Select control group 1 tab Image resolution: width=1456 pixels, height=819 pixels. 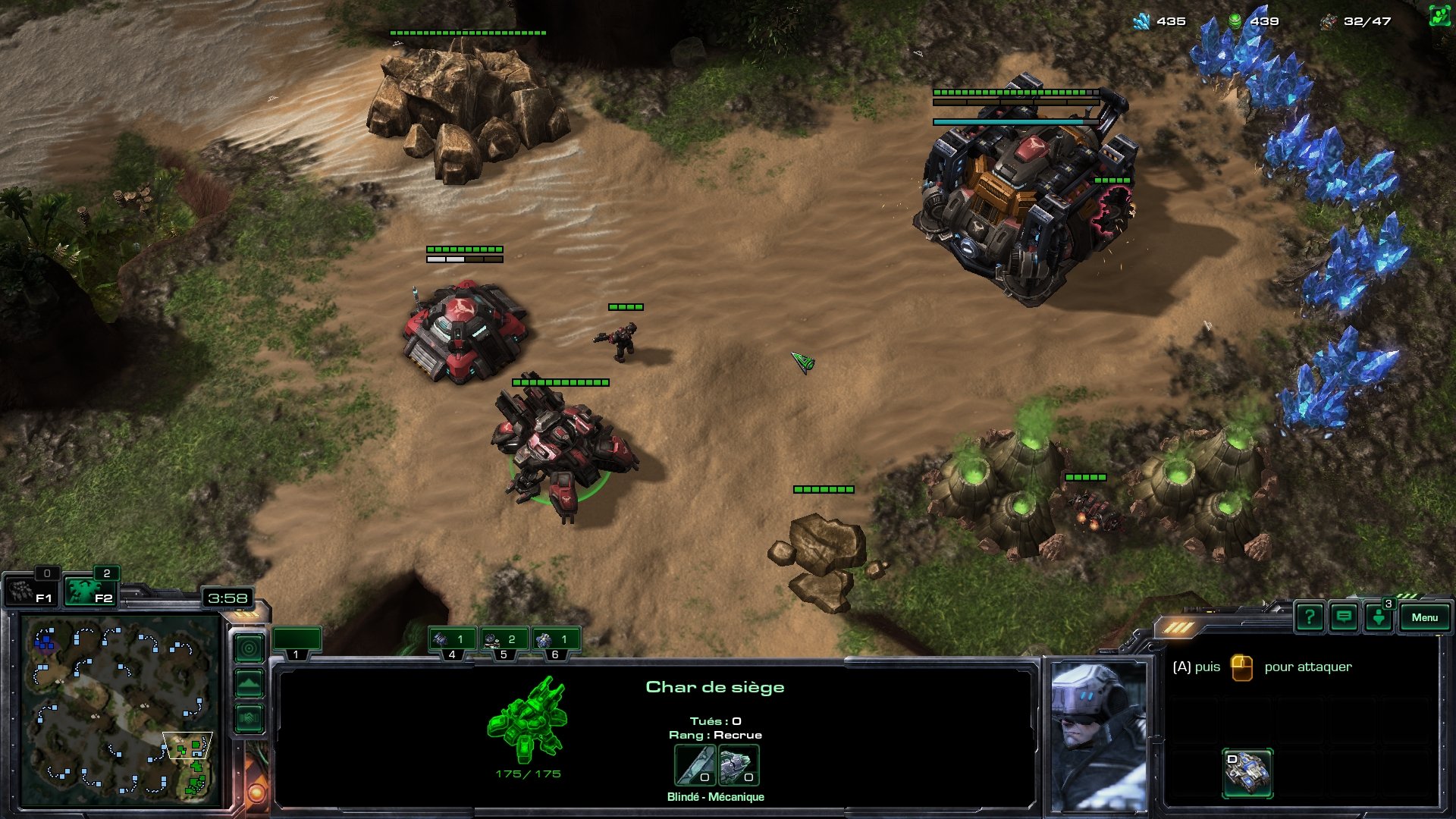(x=297, y=642)
